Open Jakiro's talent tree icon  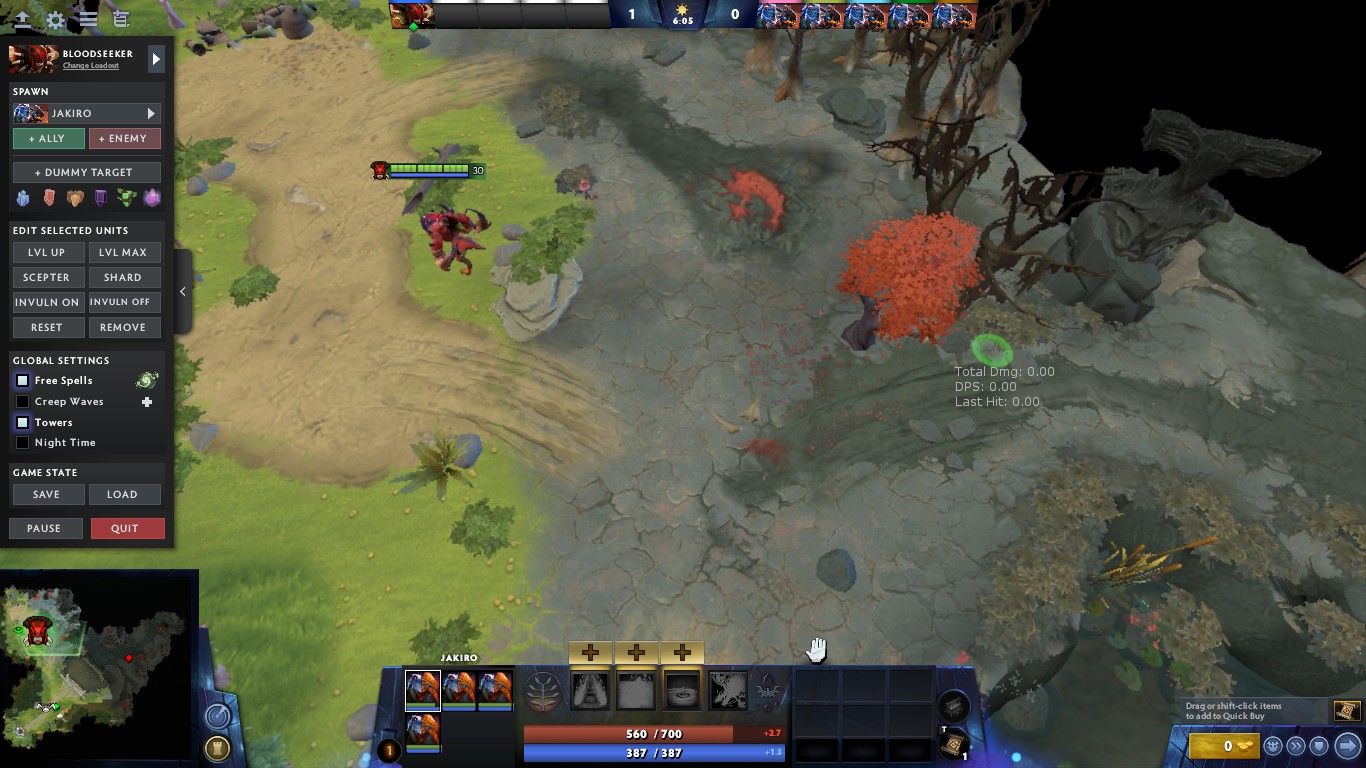[x=542, y=691]
